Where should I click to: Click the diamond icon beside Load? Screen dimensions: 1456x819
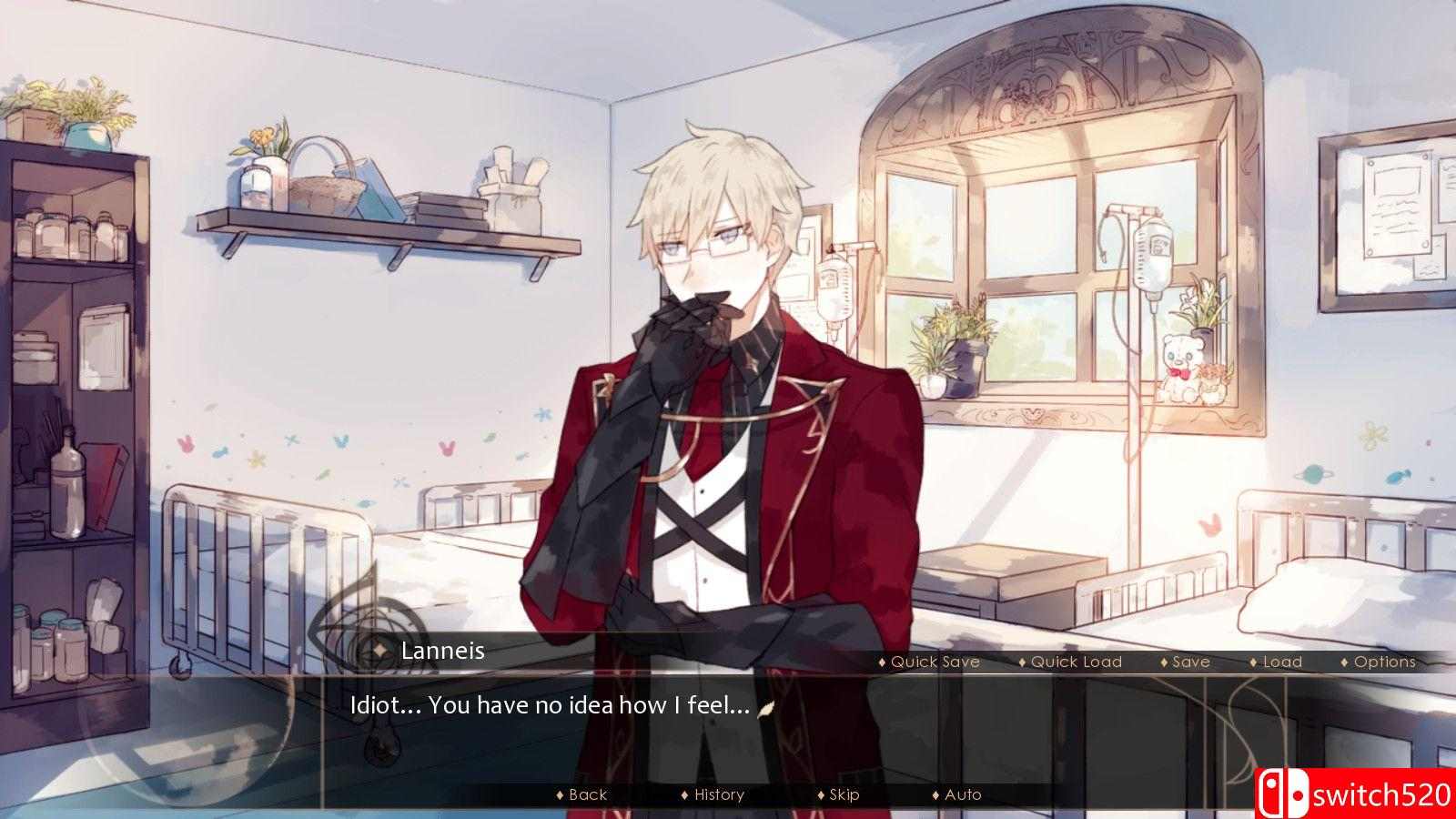1254,662
